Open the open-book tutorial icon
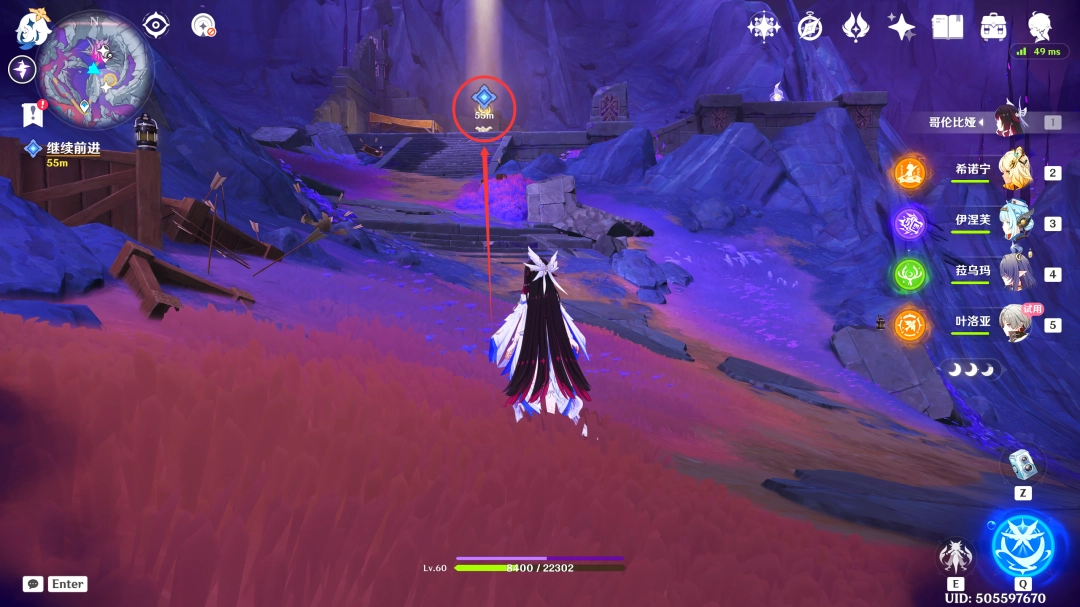Viewport: 1080px width, 607px height. click(x=947, y=27)
